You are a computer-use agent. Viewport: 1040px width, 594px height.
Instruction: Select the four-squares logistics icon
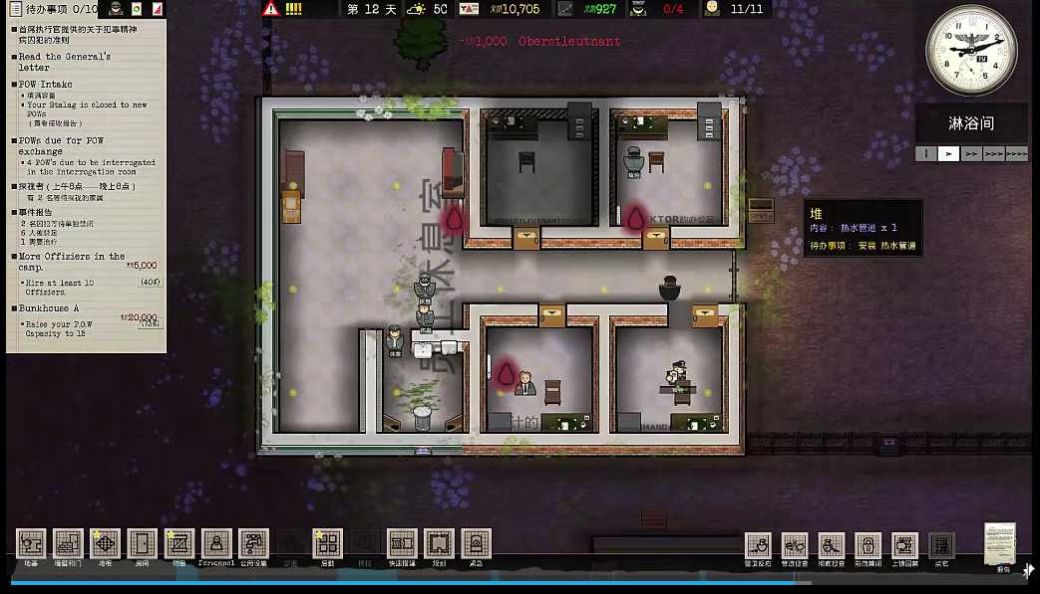(327, 544)
